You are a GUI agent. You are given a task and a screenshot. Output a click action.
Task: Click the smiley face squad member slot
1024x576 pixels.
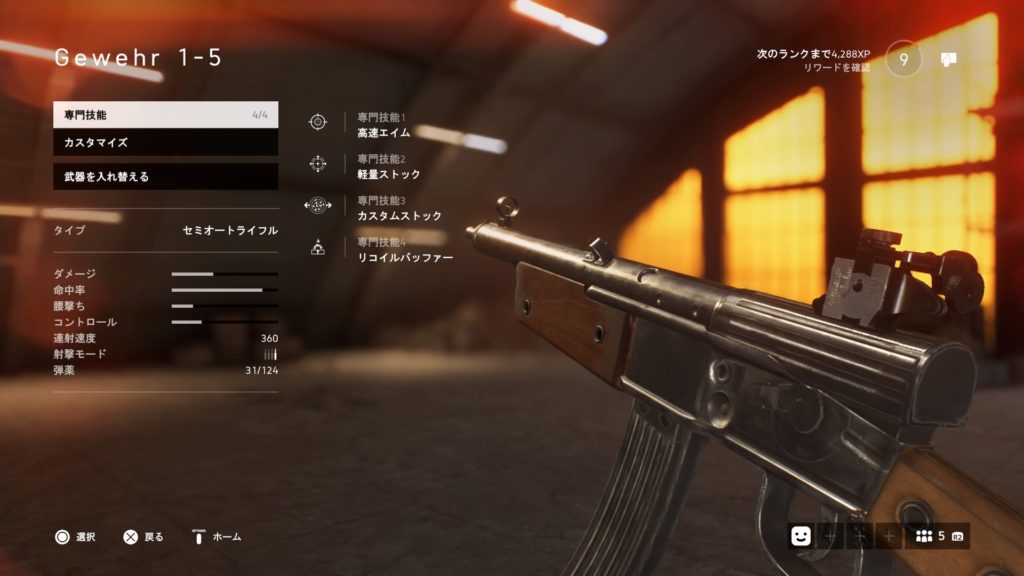pos(801,536)
